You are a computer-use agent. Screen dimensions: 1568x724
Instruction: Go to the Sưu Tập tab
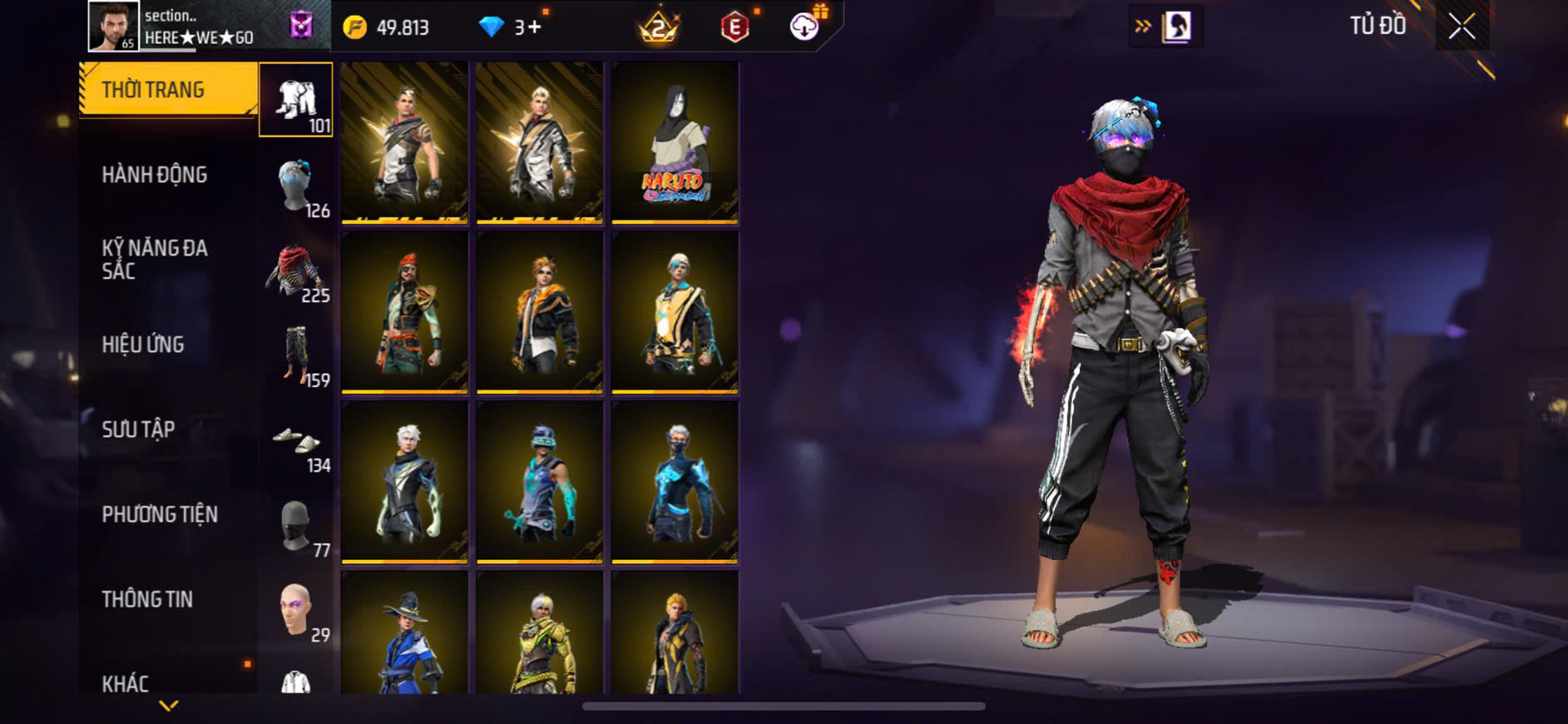(138, 429)
